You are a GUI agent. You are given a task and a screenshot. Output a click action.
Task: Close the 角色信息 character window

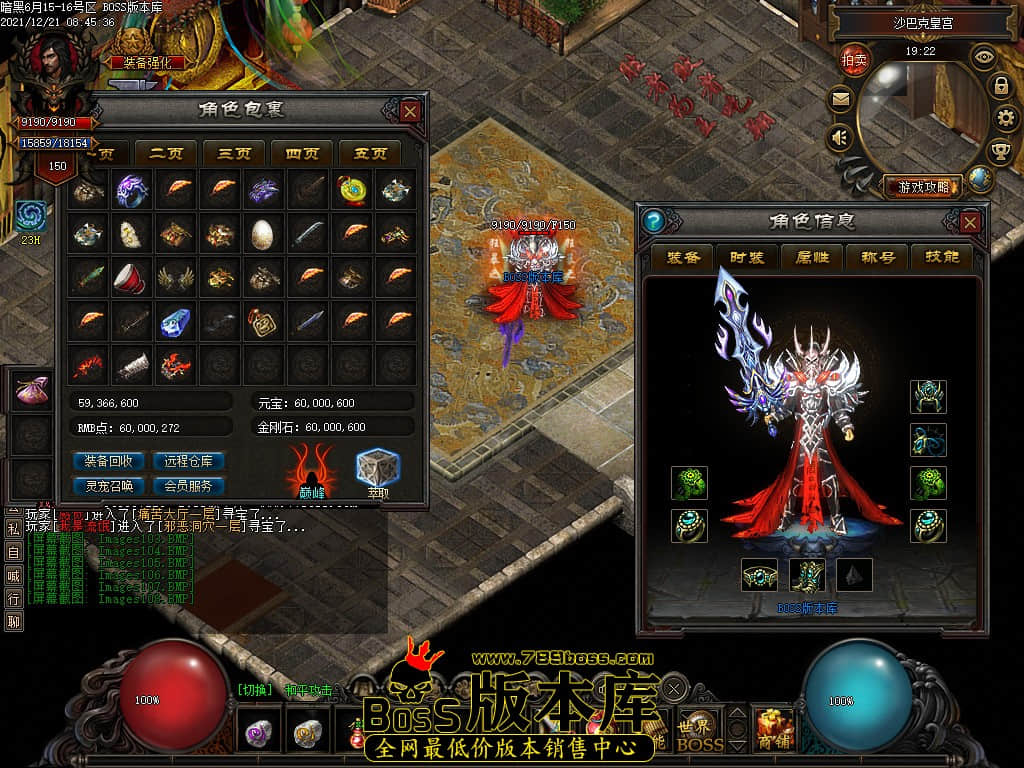[969, 221]
